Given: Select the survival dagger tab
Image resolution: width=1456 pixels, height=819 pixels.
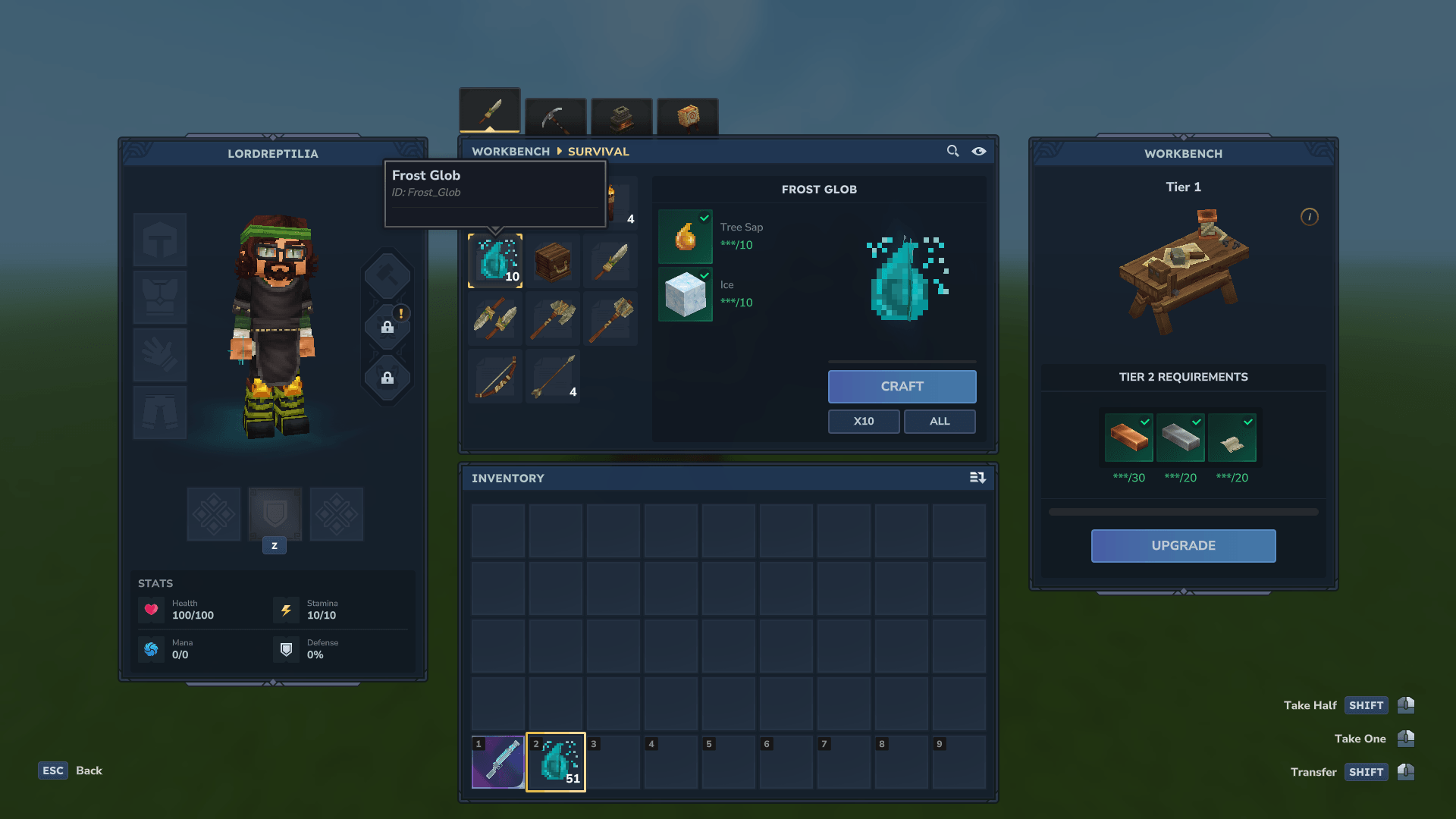Looking at the screenshot, I should [x=490, y=112].
